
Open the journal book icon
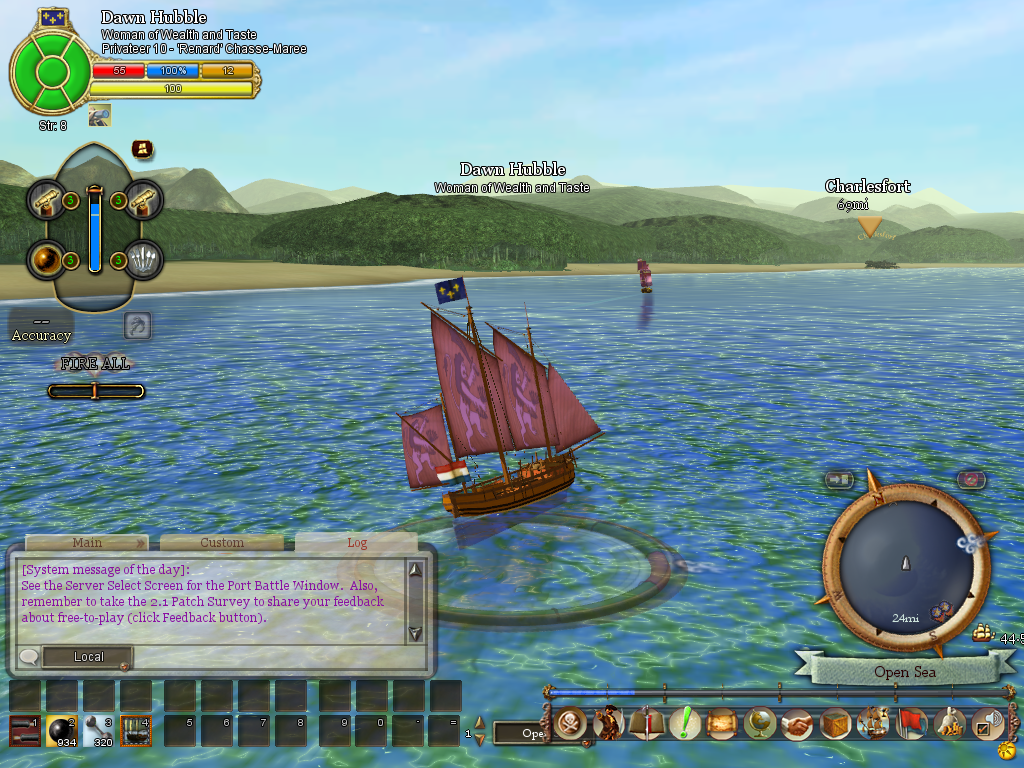point(647,722)
